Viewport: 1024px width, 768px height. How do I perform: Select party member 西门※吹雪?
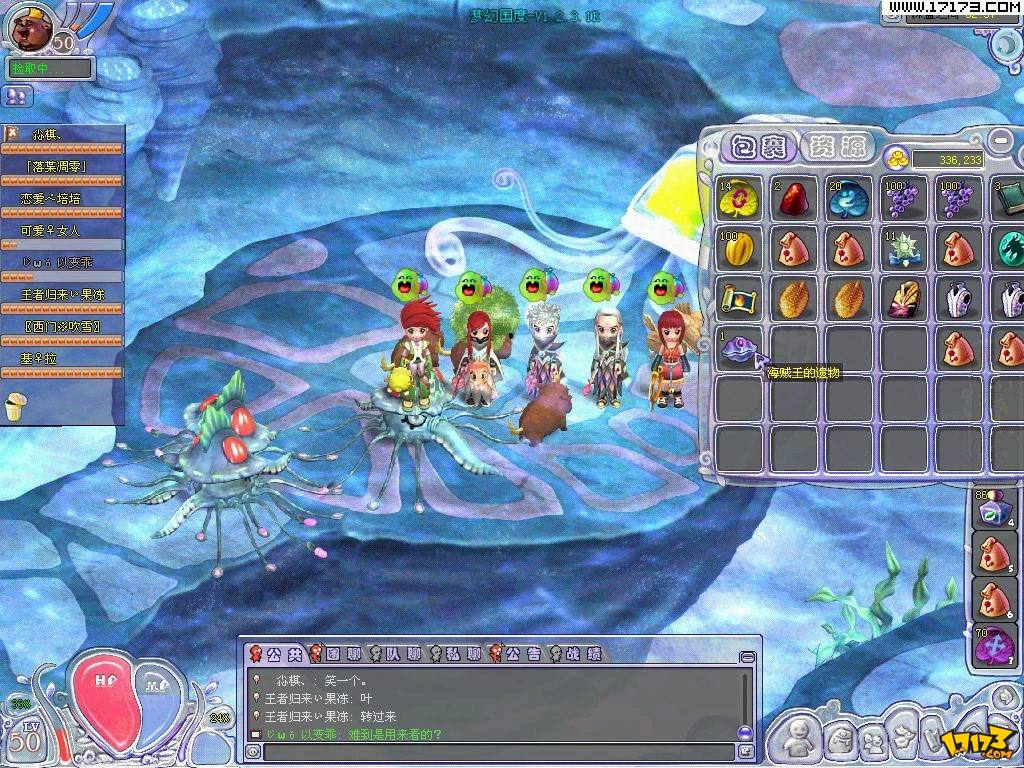point(62,327)
